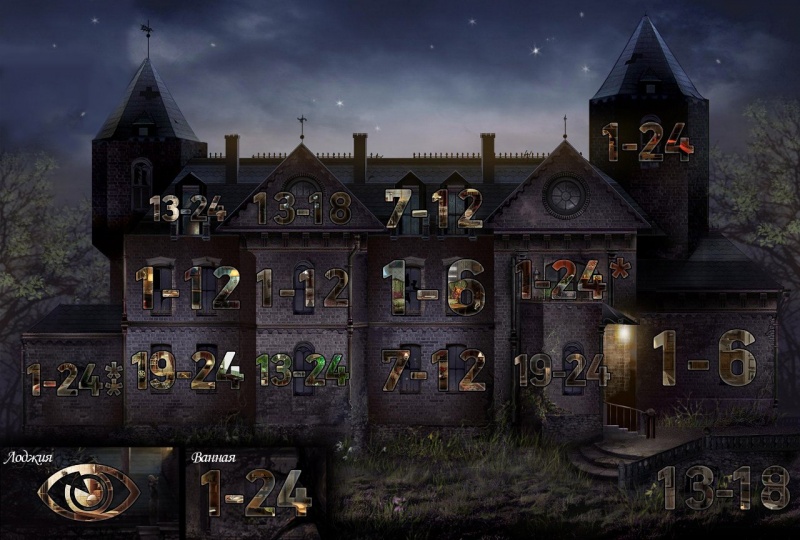This screenshot has width=800, height=540.
Task: Open the 1-24* room under the round window
Action: point(560,280)
